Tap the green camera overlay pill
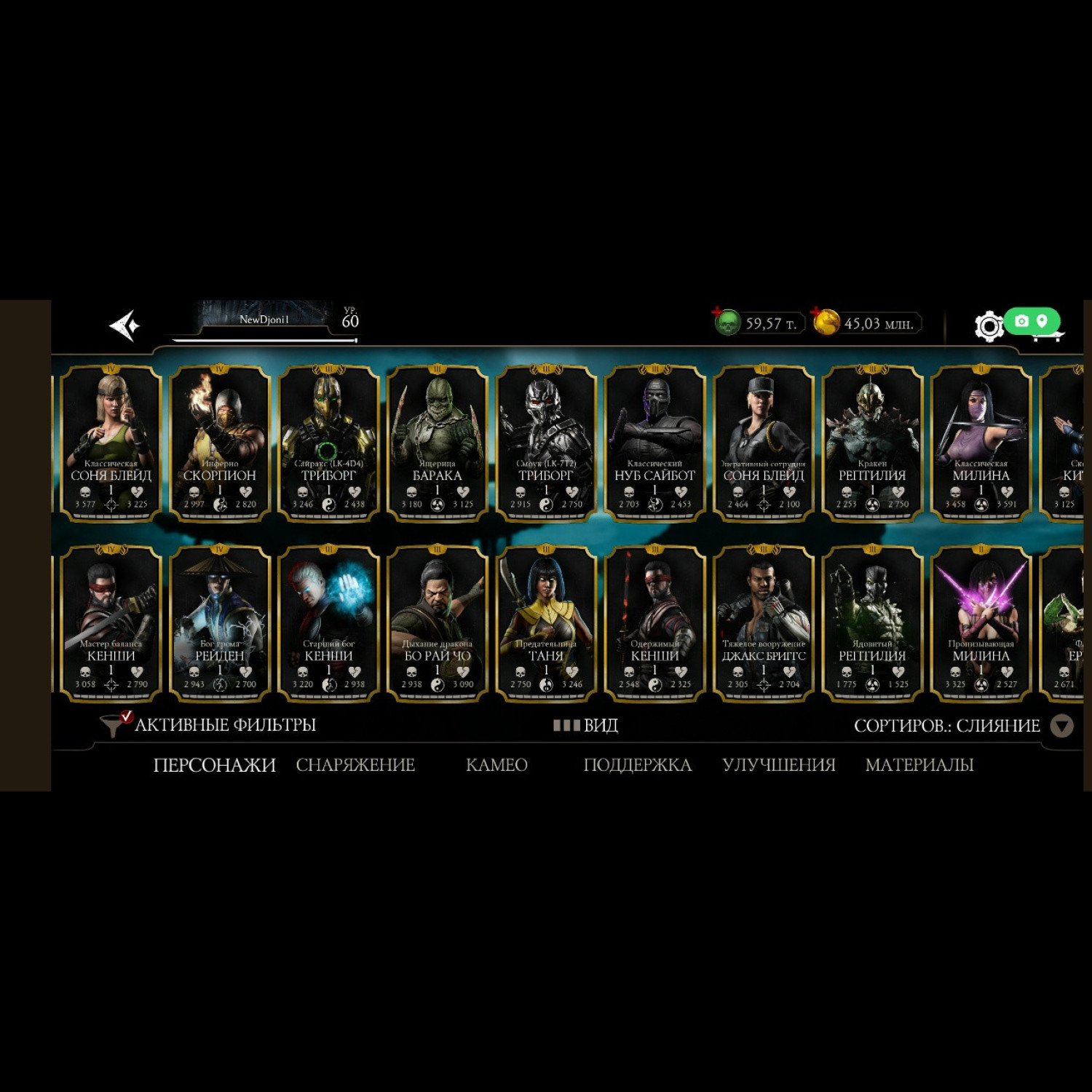Image resolution: width=1092 pixels, height=1092 pixels. point(1032,321)
